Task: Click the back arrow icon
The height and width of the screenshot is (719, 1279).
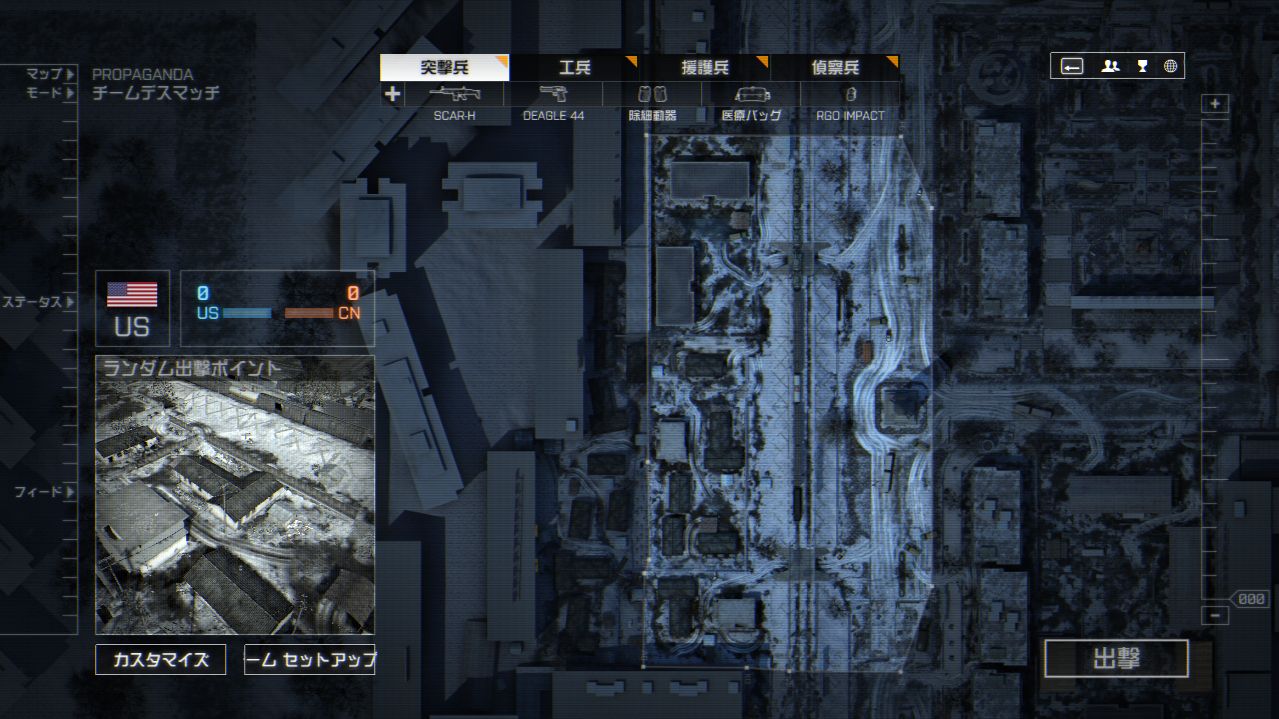Action: (x=1072, y=66)
